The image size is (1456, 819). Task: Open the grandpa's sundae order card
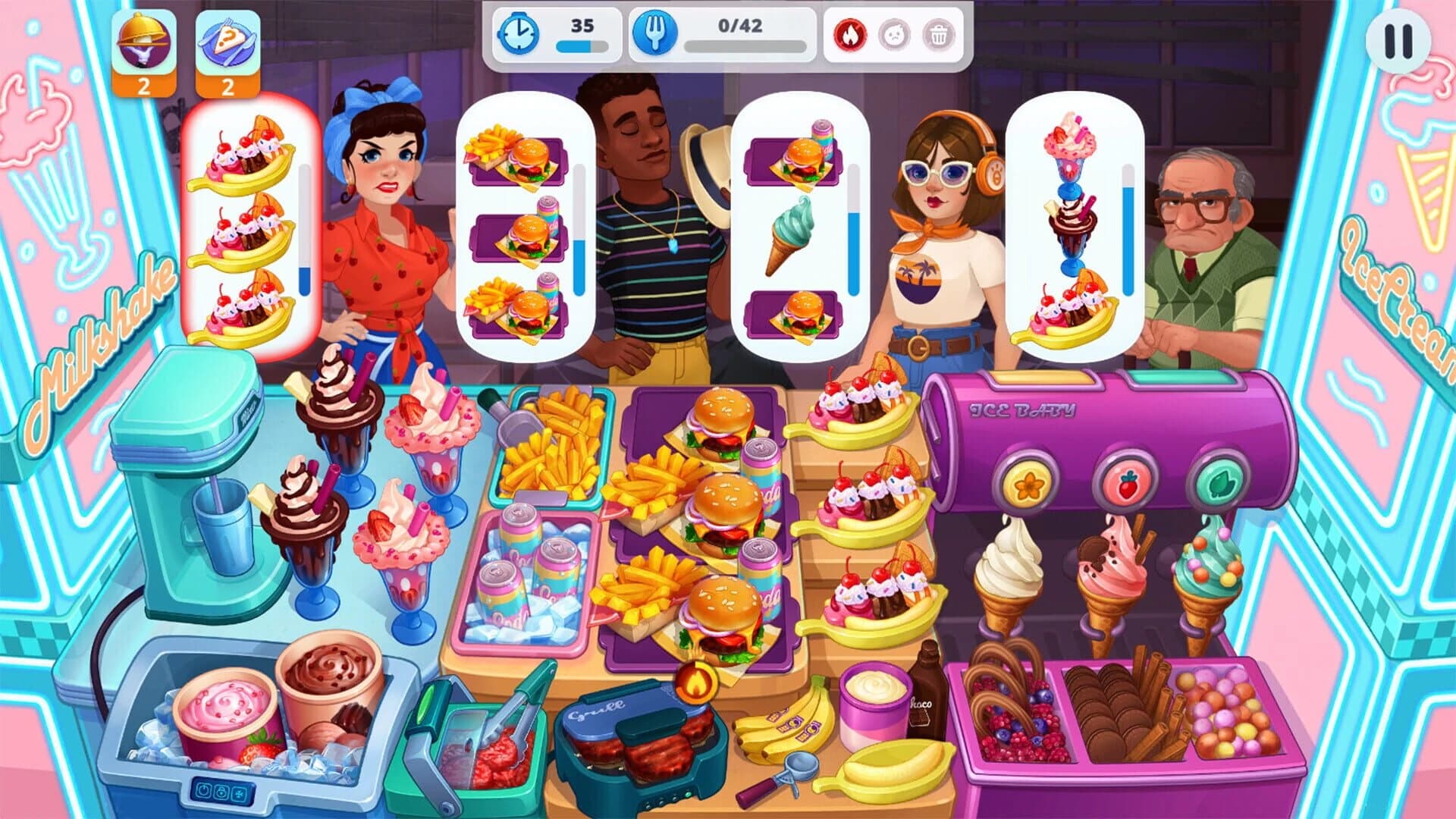click(x=1069, y=227)
